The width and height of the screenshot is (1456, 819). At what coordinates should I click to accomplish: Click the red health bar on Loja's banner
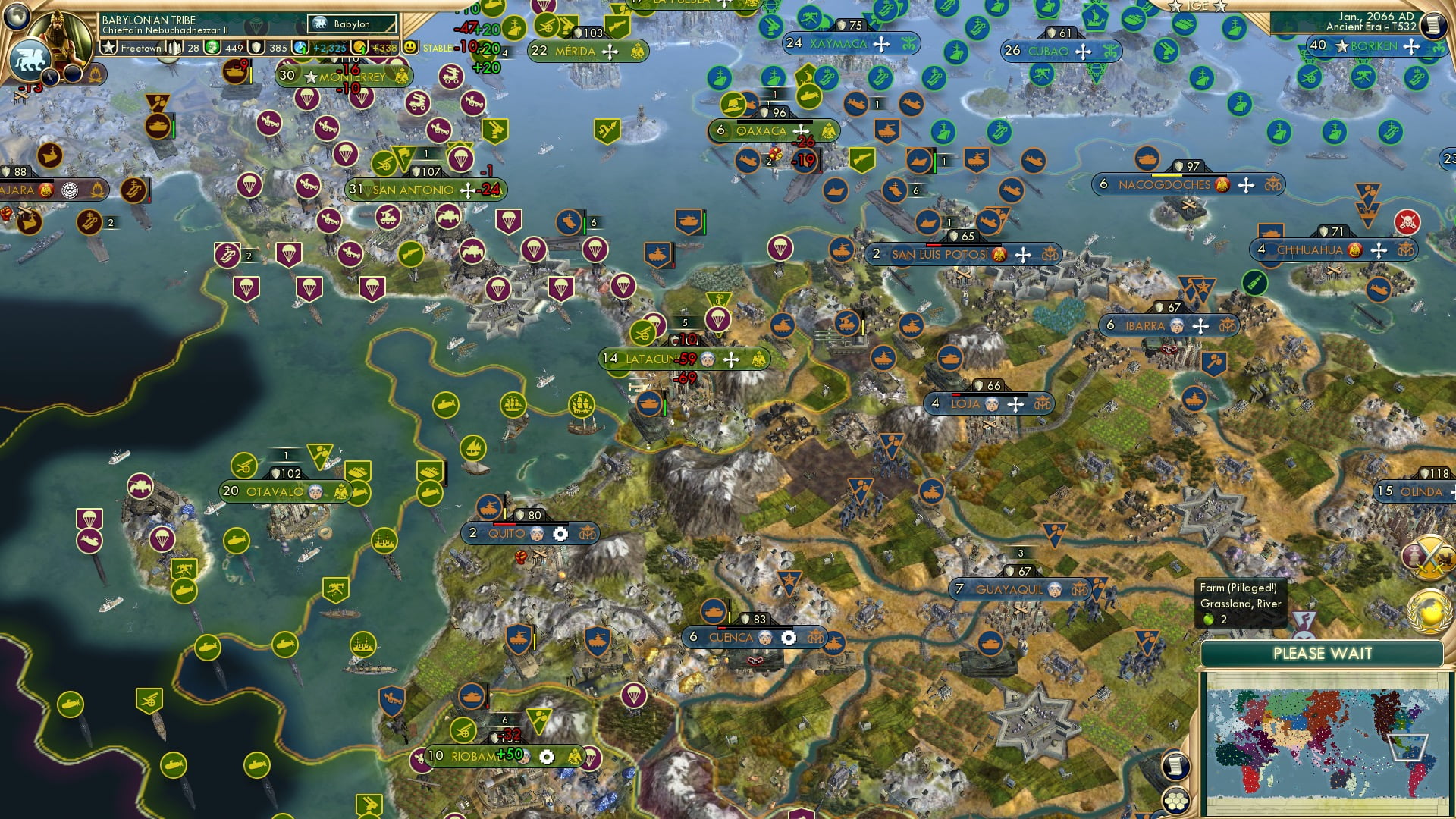[x=956, y=395]
